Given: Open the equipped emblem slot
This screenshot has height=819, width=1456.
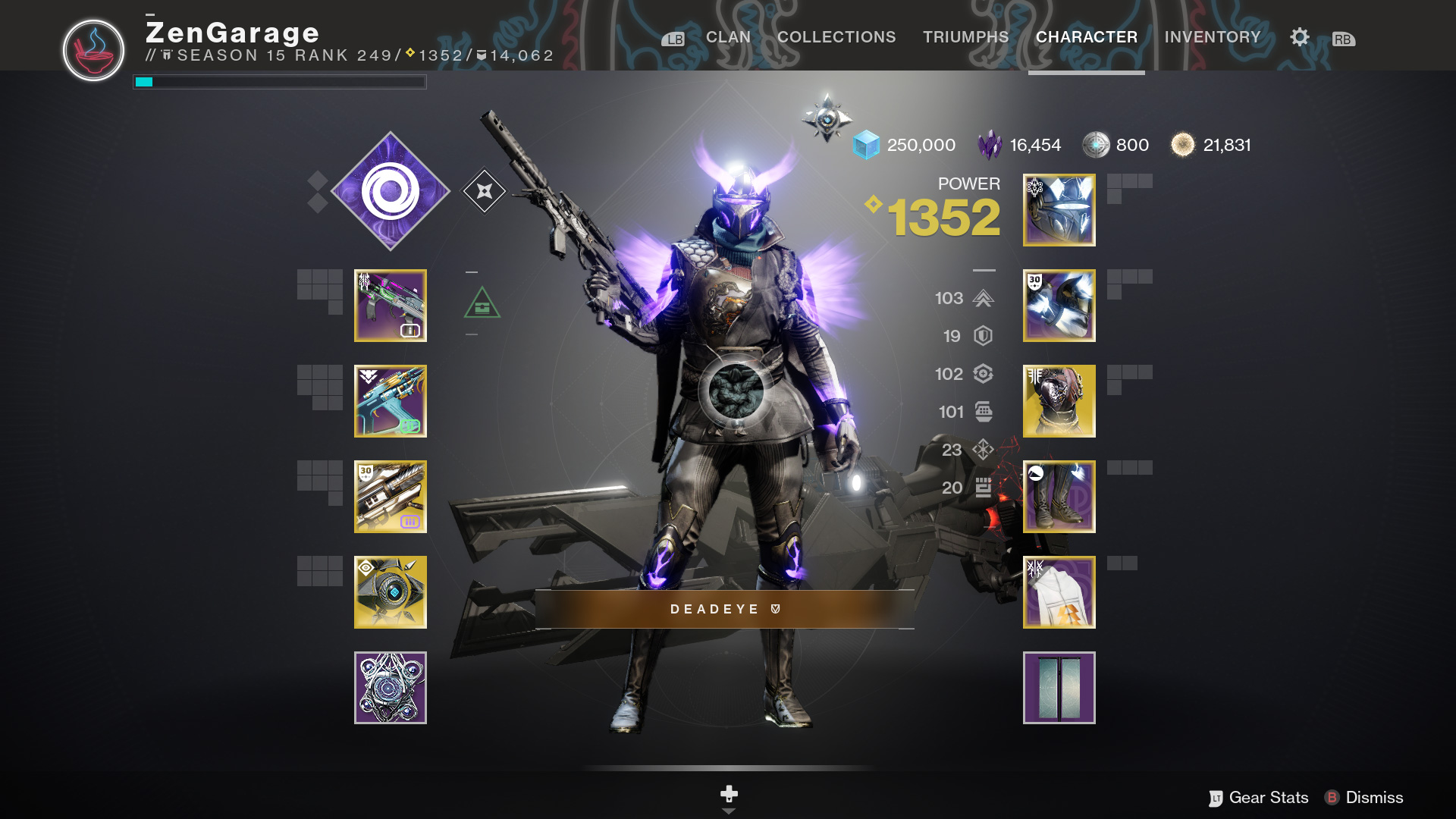Looking at the screenshot, I should [x=1059, y=688].
